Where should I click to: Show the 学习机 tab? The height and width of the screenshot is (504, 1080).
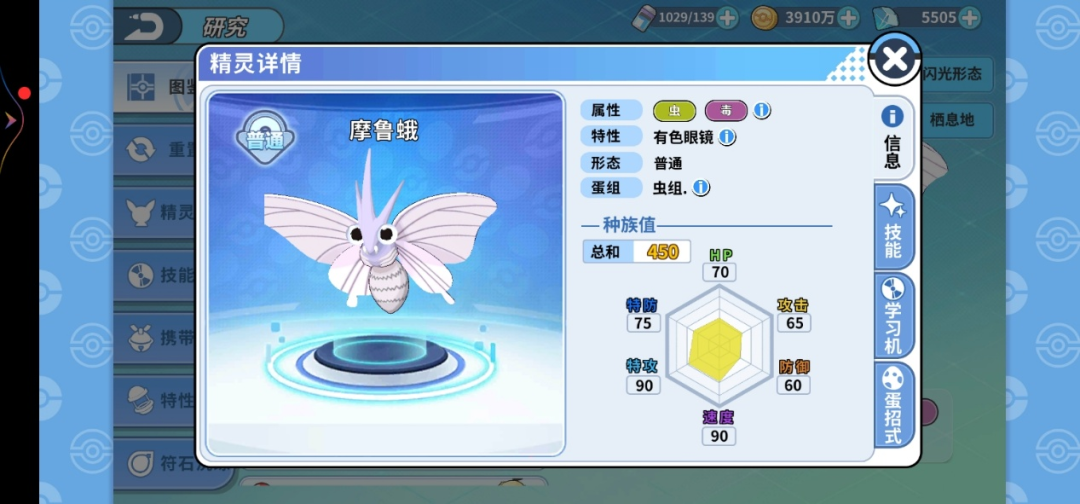pyautogui.click(x=892, y=316)
